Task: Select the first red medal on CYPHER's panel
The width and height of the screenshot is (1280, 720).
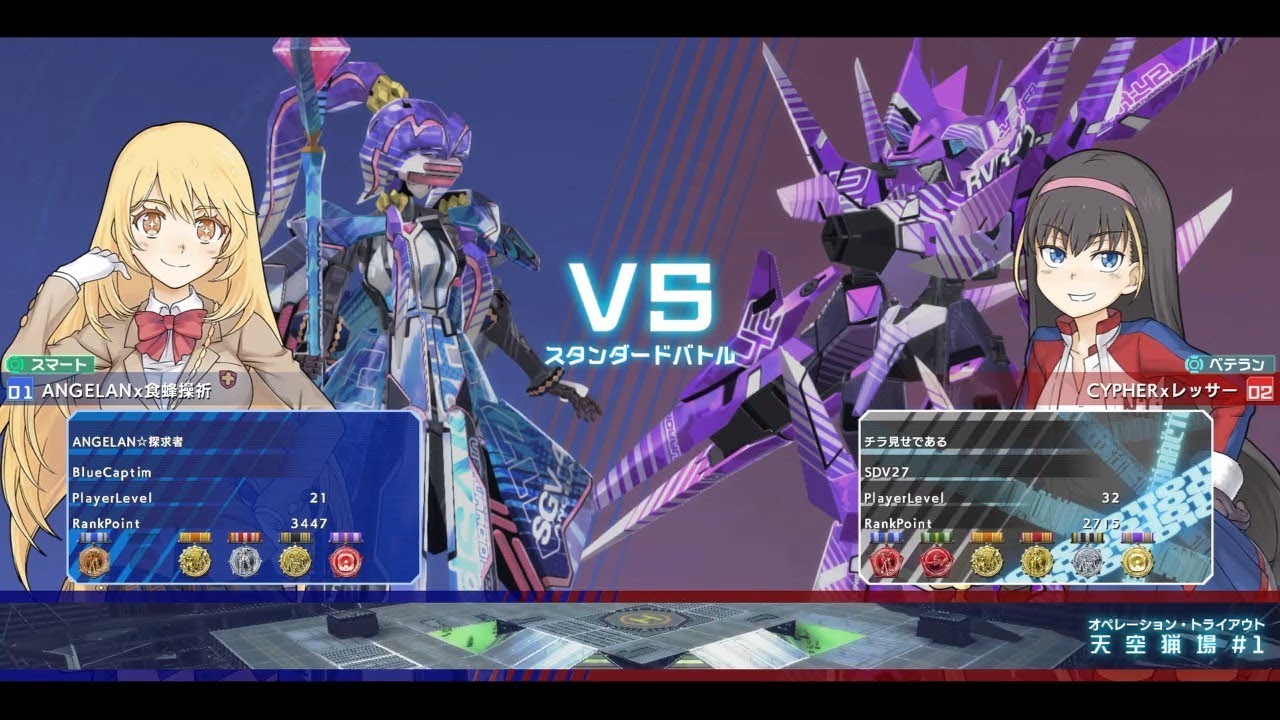Action: coord(885,560)
